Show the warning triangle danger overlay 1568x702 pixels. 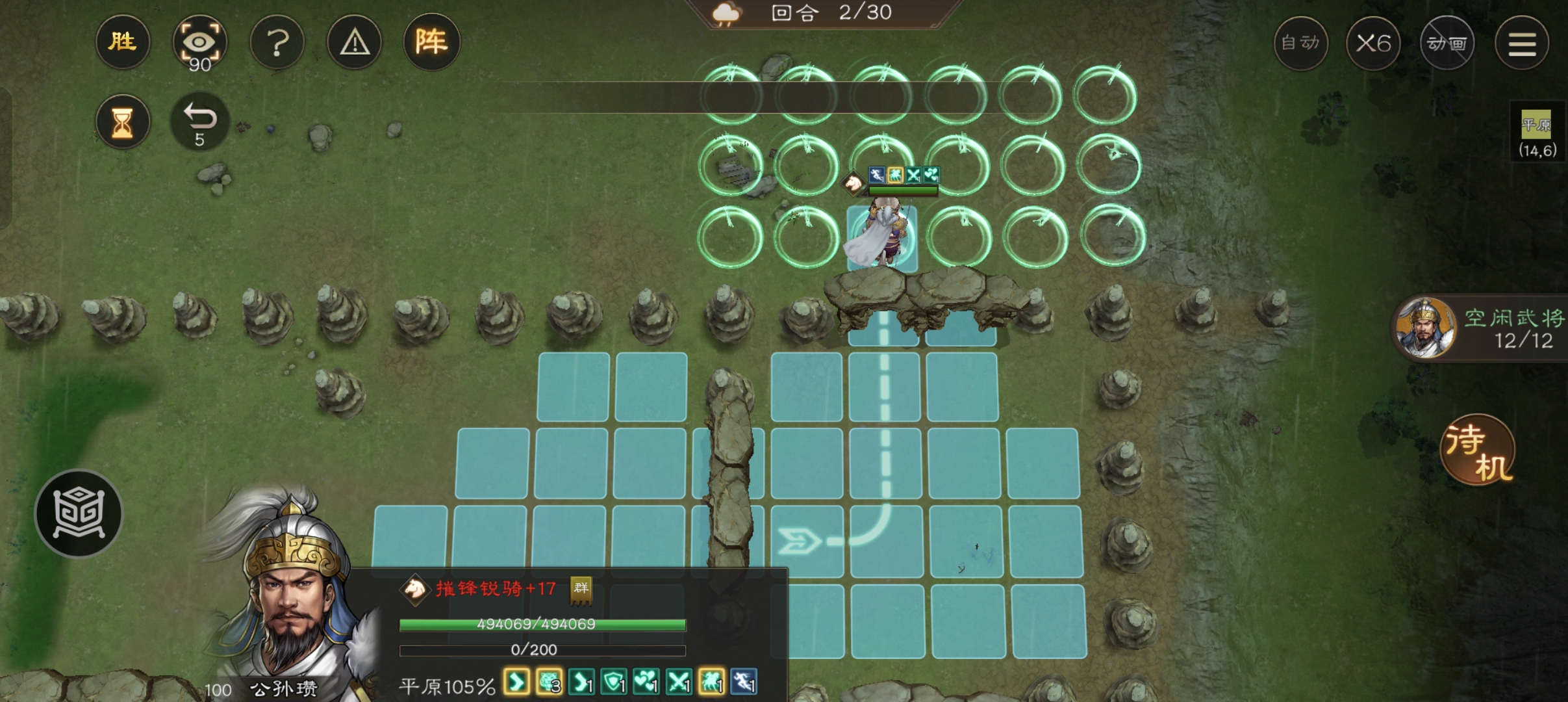coord(355,43)
